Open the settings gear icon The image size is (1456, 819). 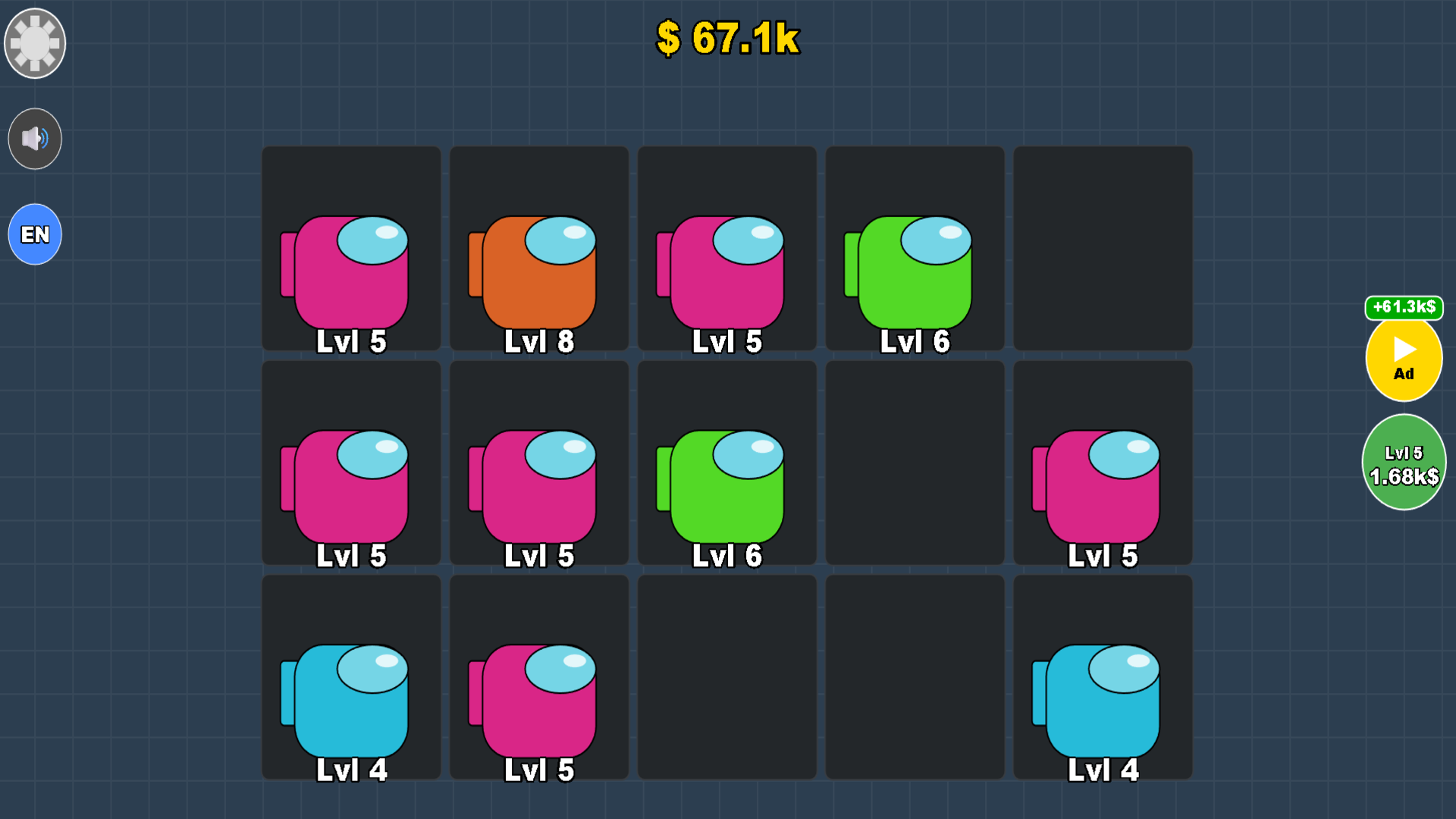34,43
